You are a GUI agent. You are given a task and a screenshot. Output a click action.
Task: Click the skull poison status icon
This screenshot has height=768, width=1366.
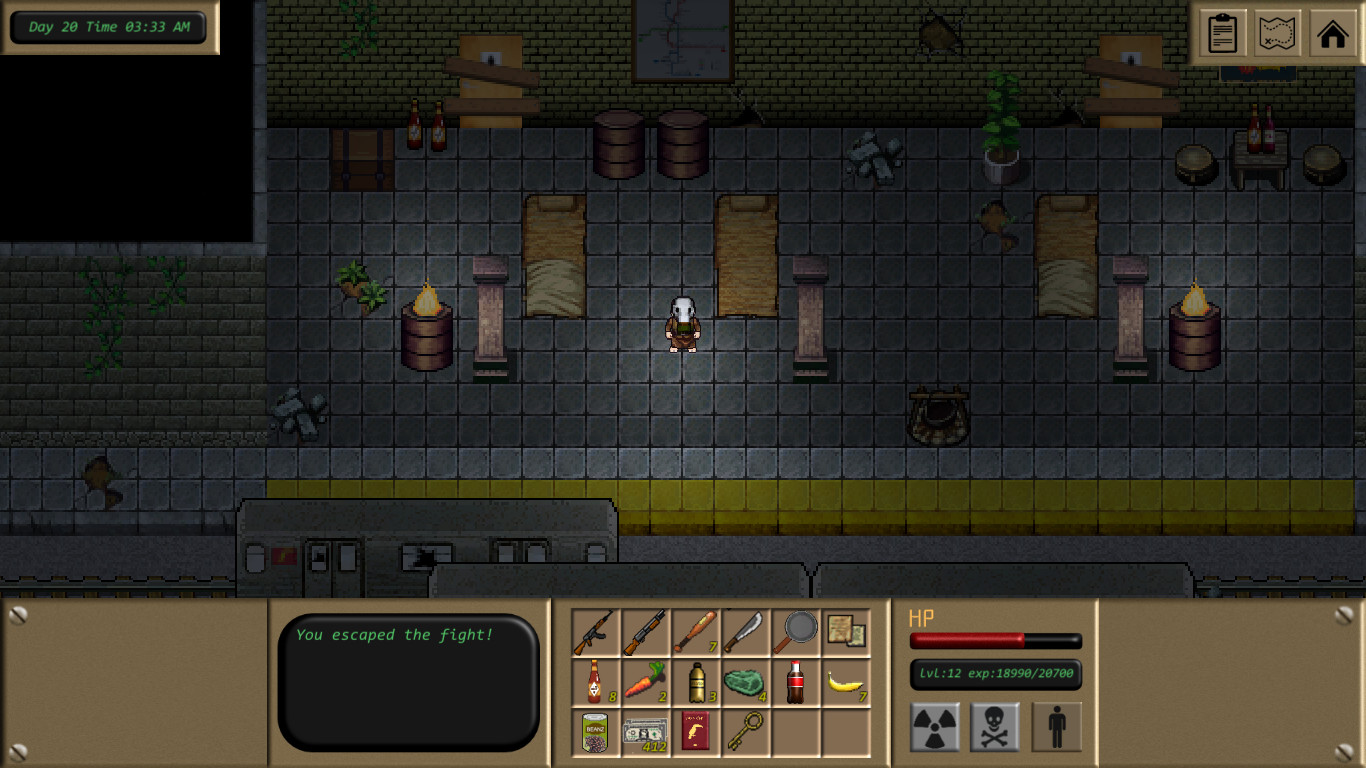click(994, 725)
